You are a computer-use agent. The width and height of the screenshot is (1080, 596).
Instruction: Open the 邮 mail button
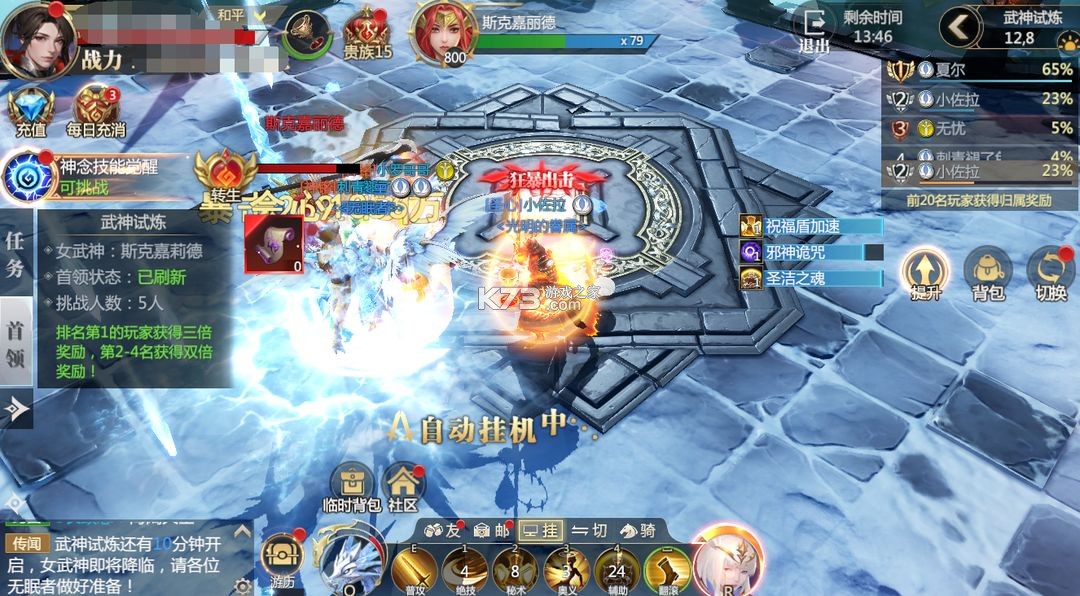(x=490, y=530)
